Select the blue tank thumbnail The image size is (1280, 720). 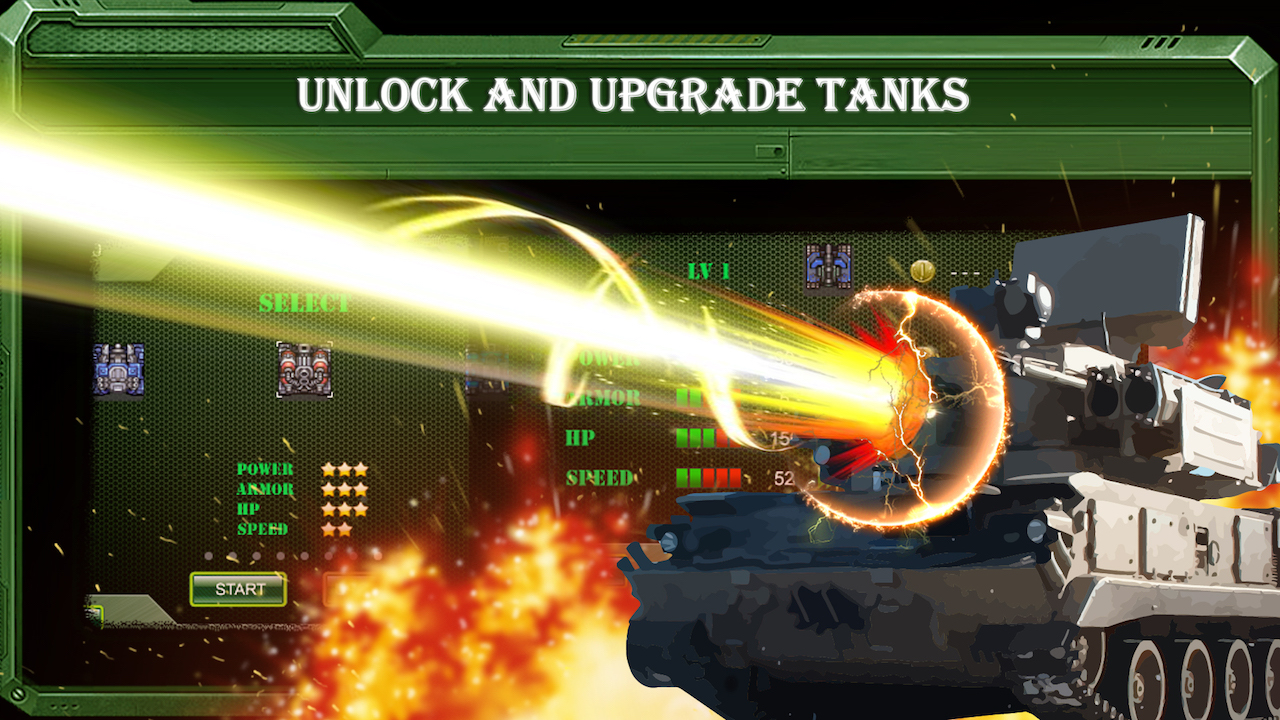click(117, 371)
